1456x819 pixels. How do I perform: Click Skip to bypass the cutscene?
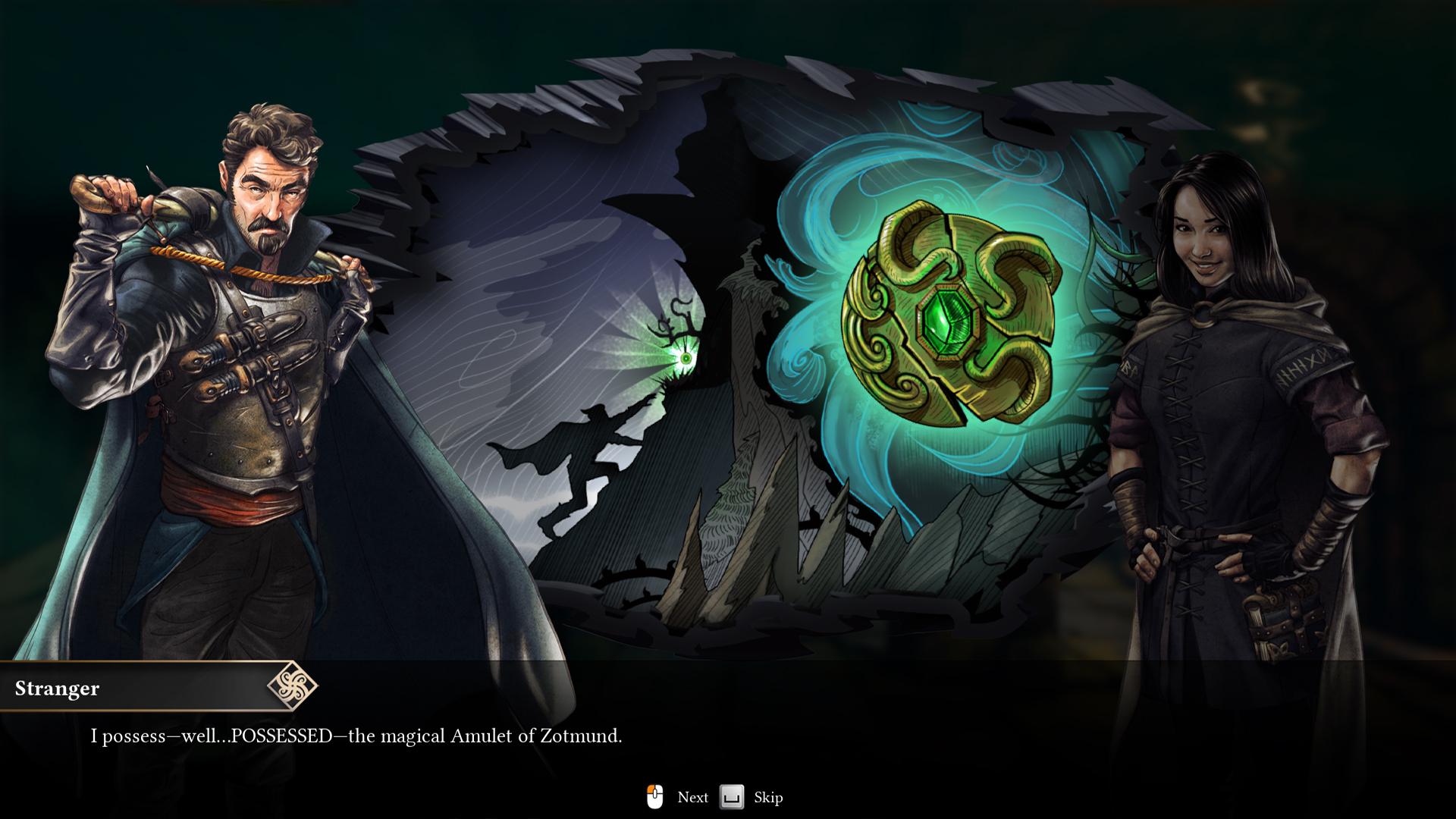click(x=767, y=797)
